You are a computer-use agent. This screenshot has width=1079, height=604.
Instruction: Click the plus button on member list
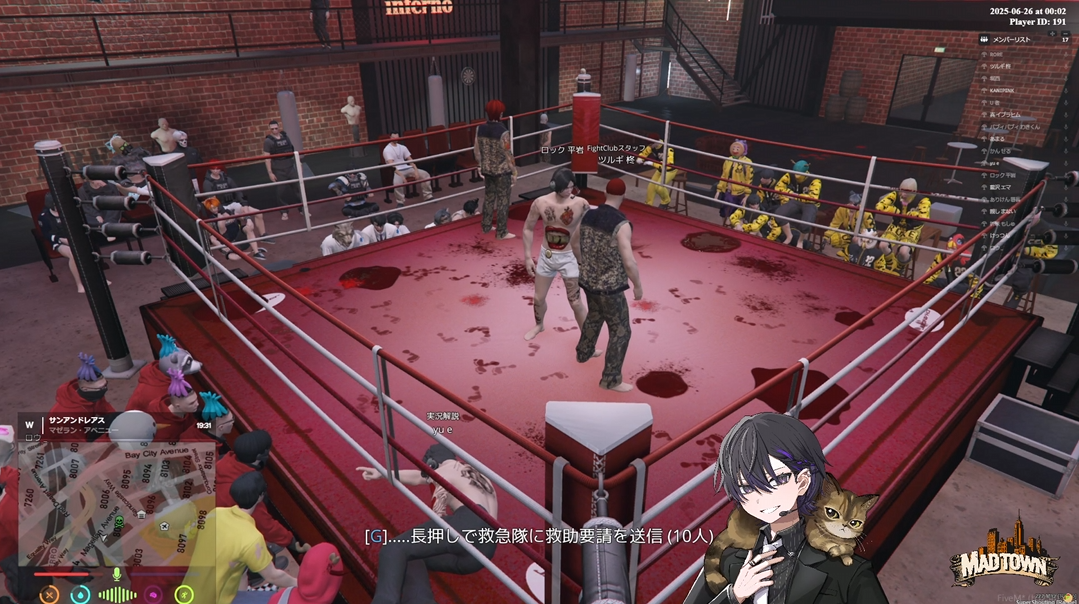(x=1053, y=31)
